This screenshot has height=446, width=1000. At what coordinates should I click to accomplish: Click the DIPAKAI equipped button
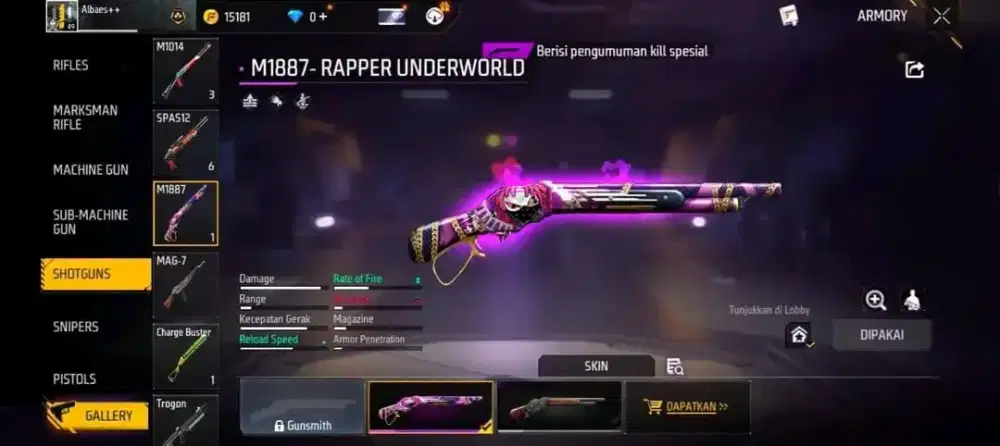[x=881, y=335]
